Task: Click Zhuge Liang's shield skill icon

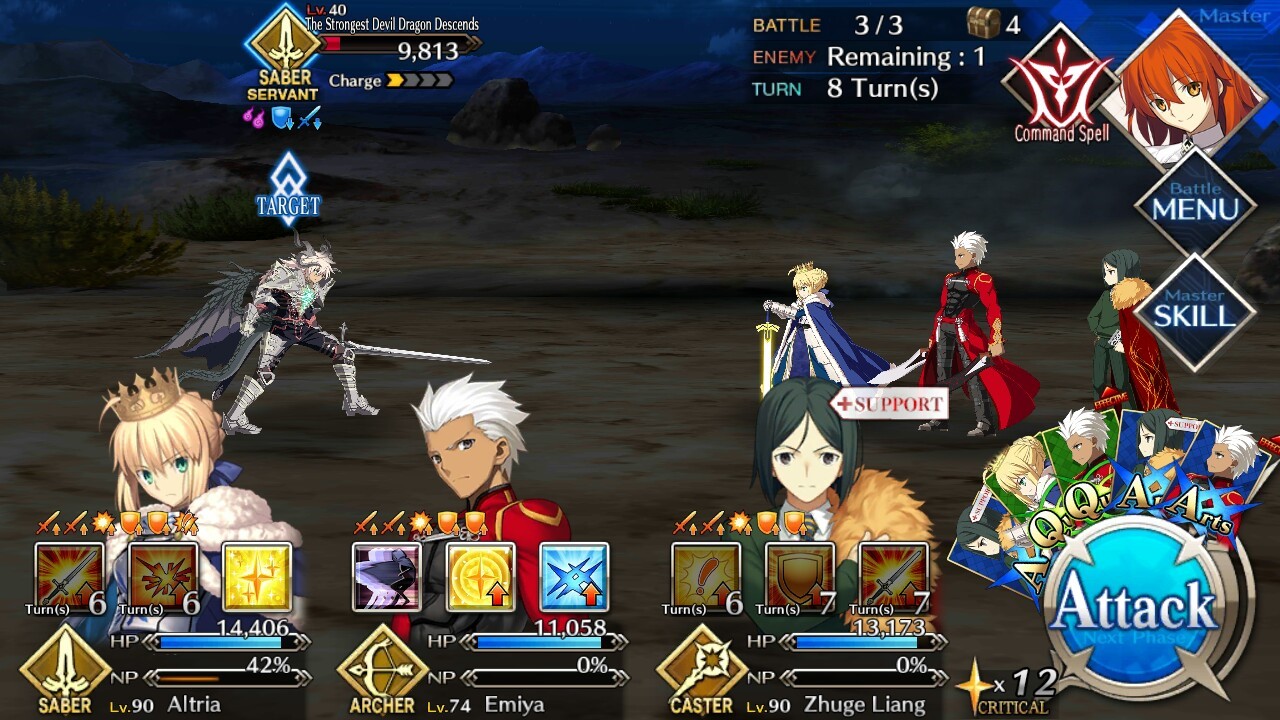Action: point(800,577)
